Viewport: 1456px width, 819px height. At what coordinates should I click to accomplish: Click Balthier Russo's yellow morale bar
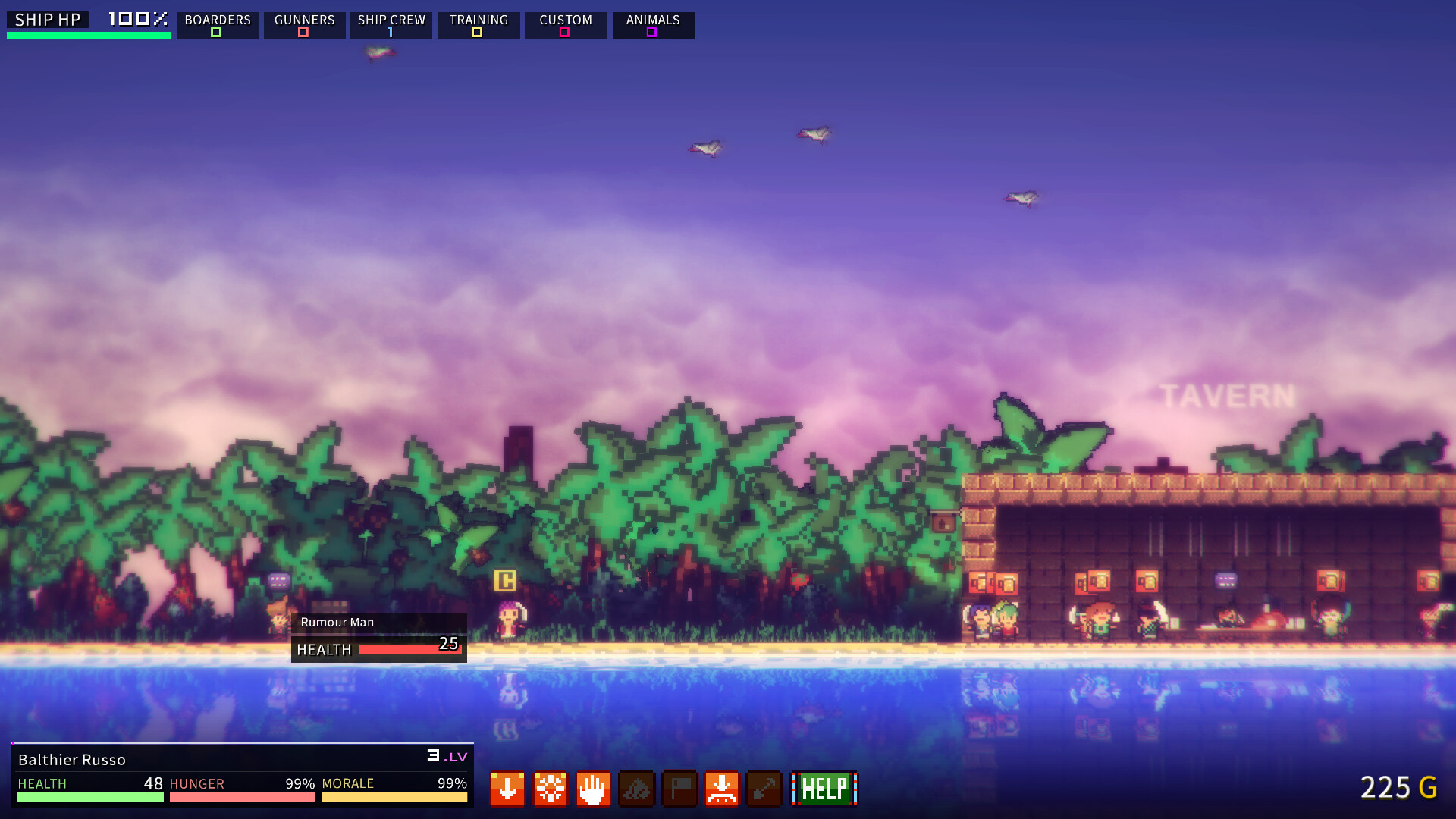[394, 798]
